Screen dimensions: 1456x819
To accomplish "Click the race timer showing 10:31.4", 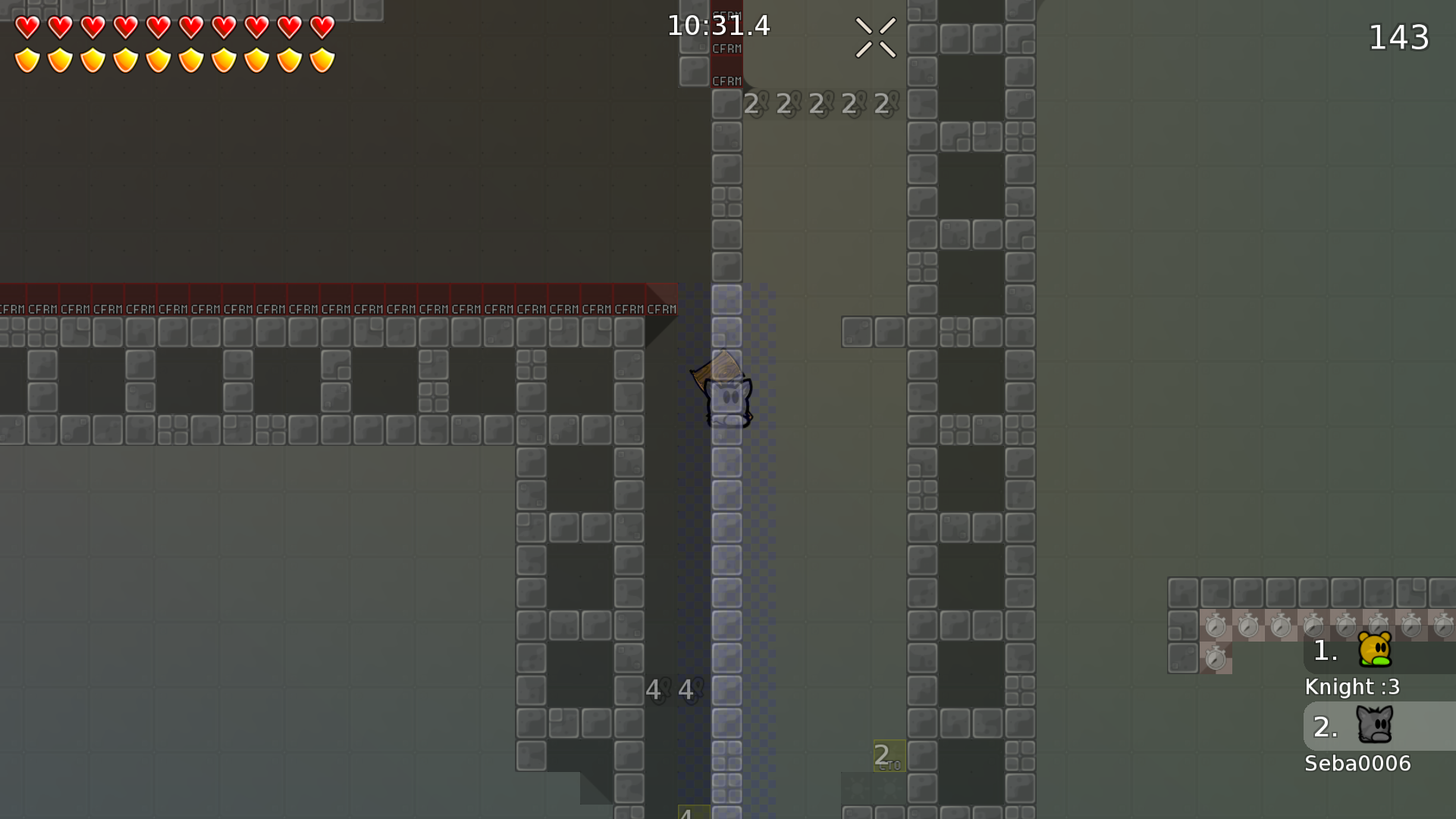I will tap(717, 25).
